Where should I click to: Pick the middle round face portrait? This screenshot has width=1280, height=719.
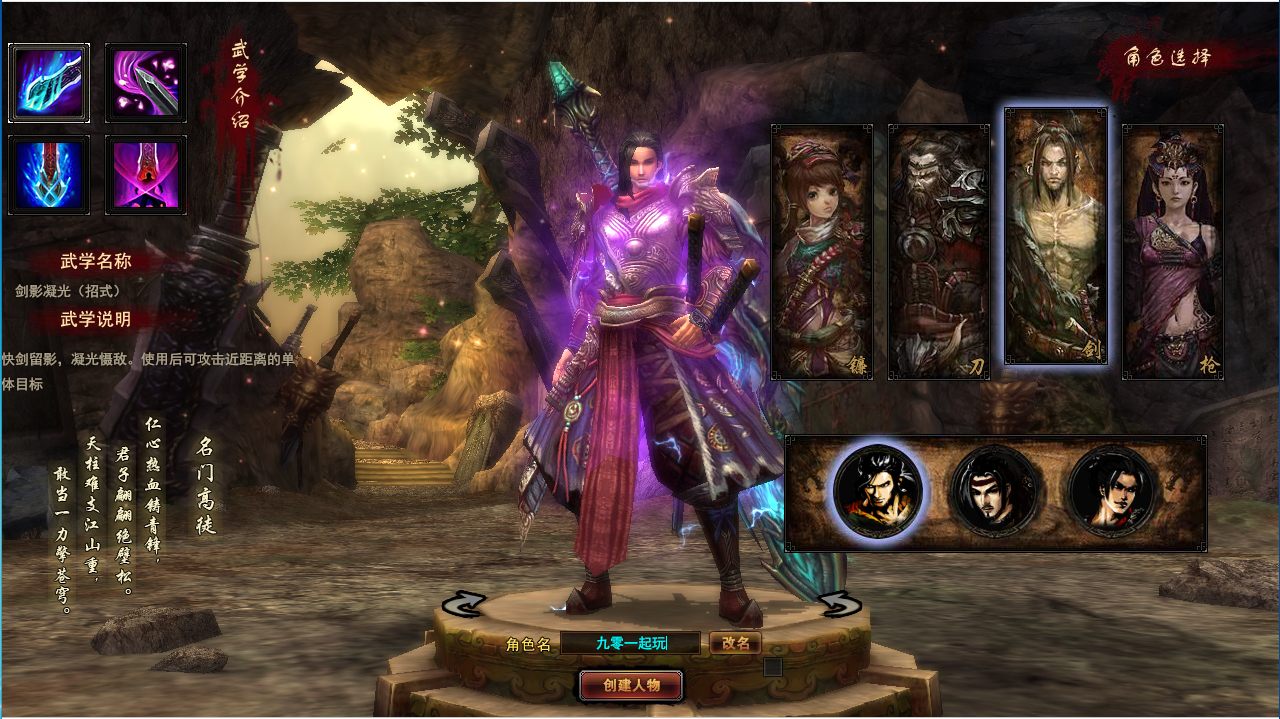[995, 492]
